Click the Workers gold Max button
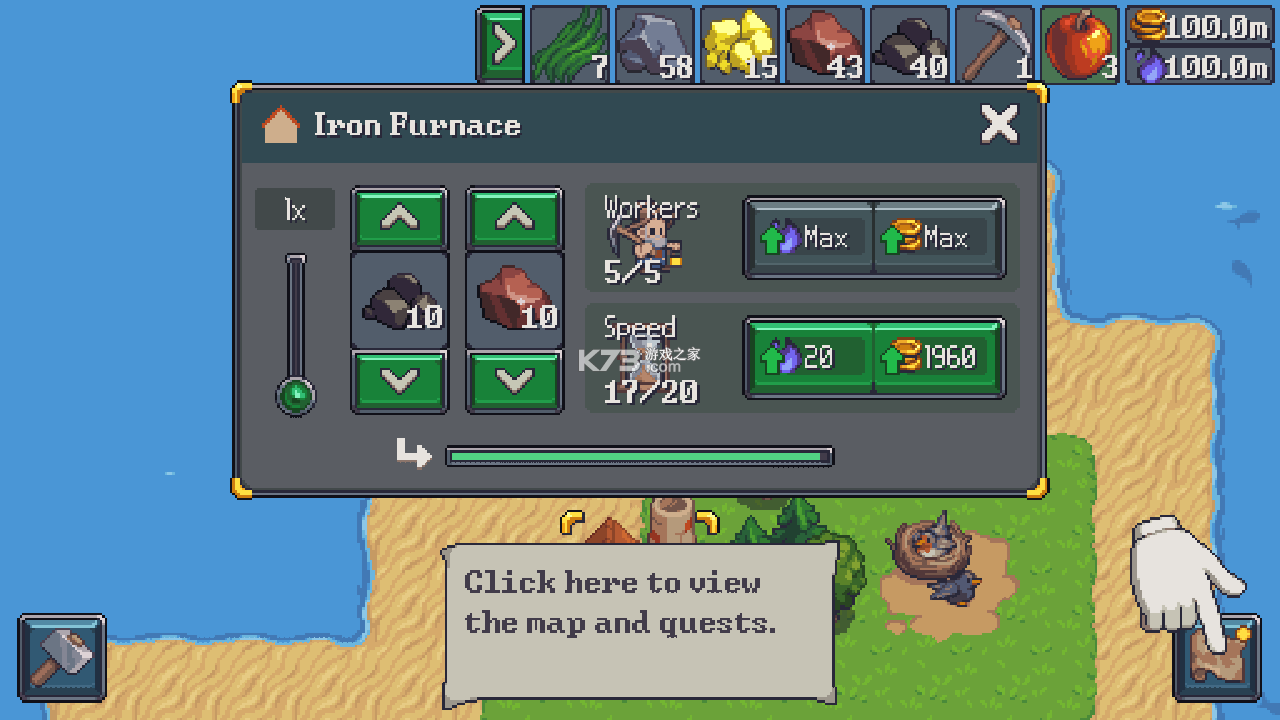 (x=938, y=238)
